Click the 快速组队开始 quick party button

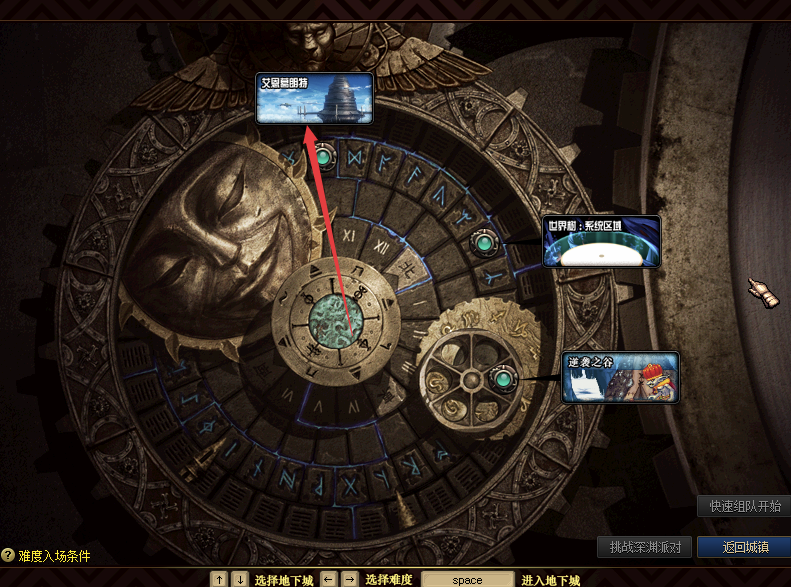click(744, 506)
